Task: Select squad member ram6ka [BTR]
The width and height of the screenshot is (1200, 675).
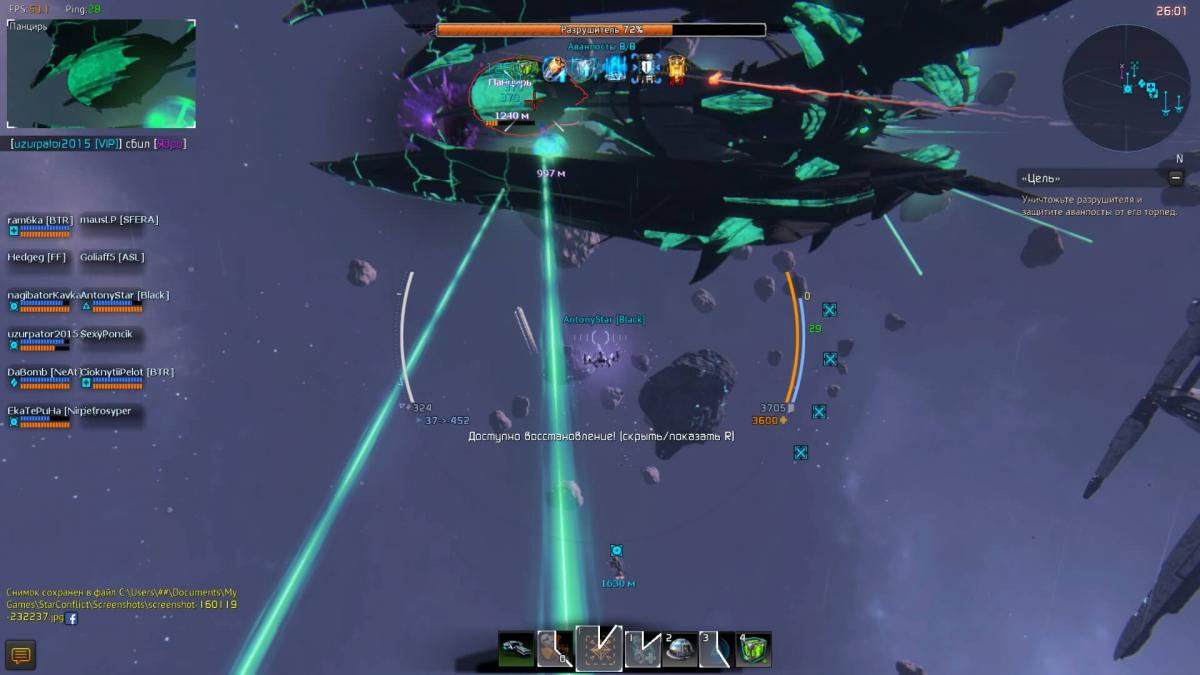Action: point(40,220)
